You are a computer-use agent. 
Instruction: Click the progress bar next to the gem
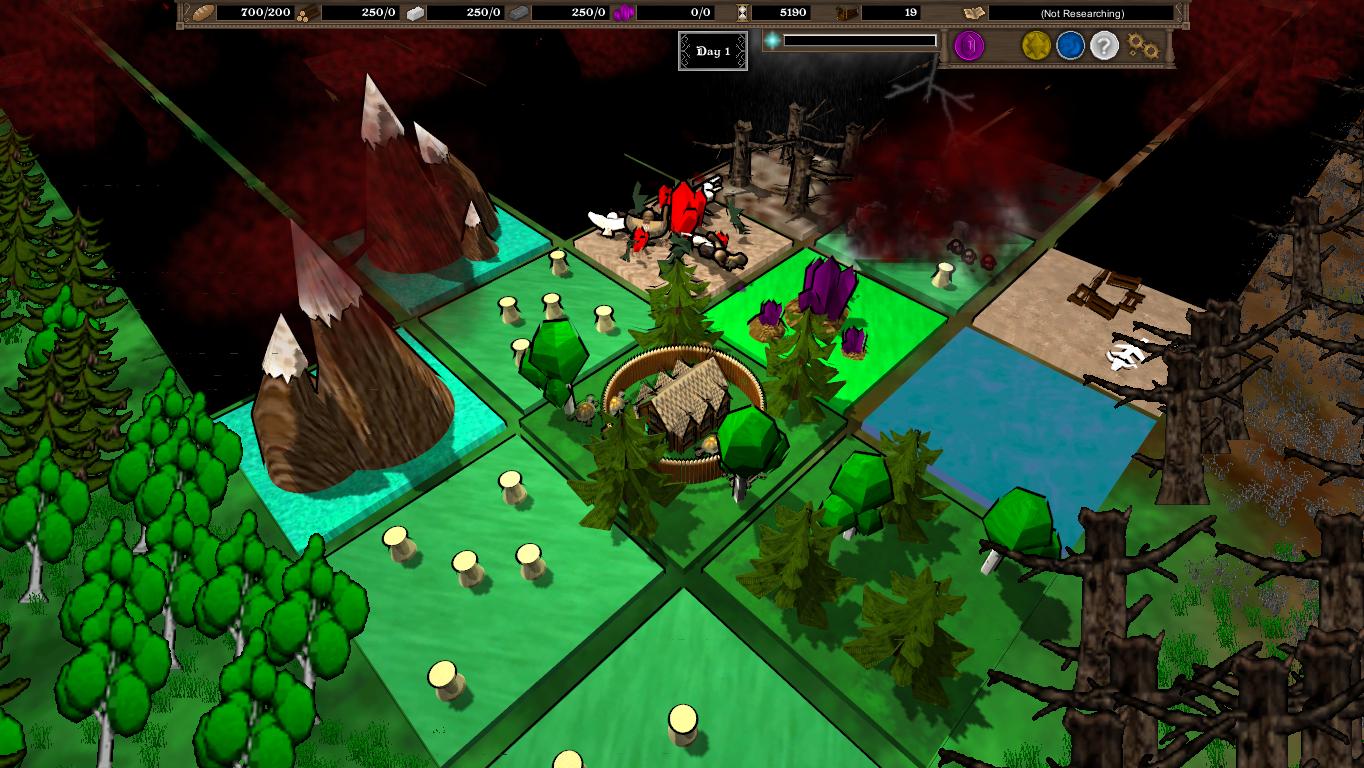click(860, 41)
